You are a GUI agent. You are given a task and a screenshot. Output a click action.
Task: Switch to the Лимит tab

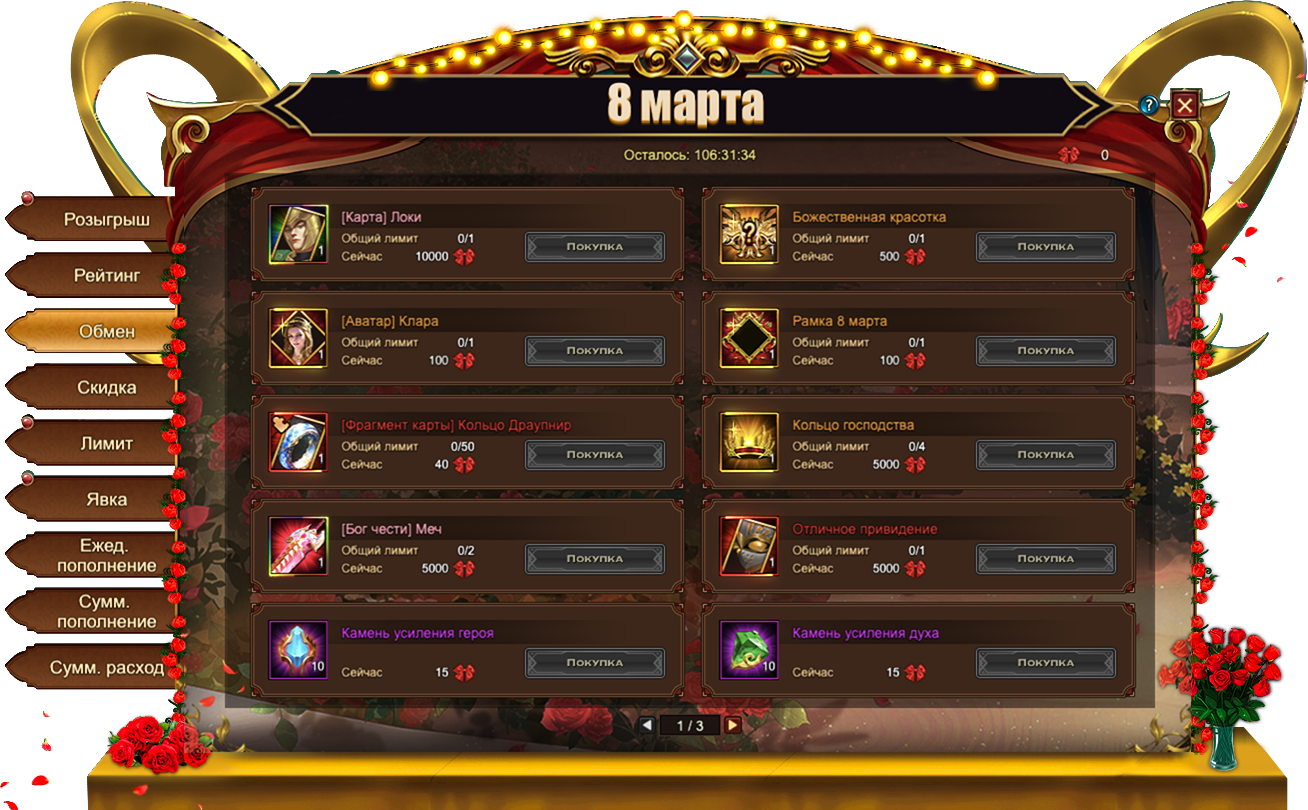[x=106, y=443]
